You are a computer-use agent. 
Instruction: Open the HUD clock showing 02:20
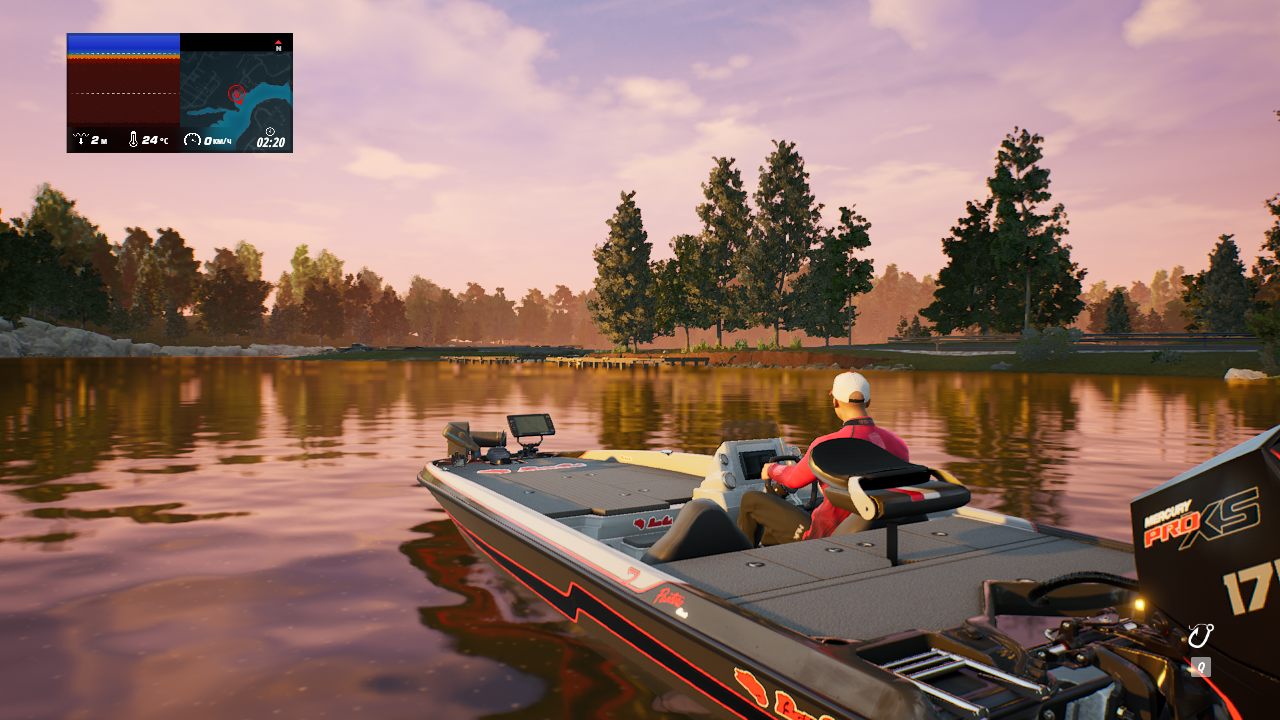270,140
